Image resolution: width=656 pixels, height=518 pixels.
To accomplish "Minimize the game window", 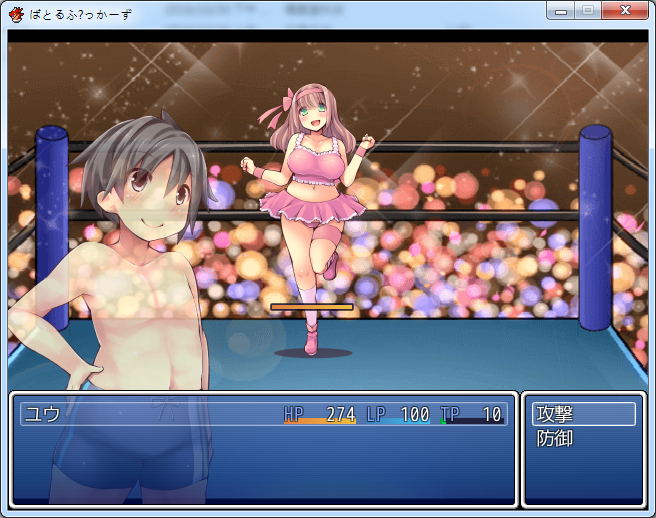I will [x=560, y=11].
